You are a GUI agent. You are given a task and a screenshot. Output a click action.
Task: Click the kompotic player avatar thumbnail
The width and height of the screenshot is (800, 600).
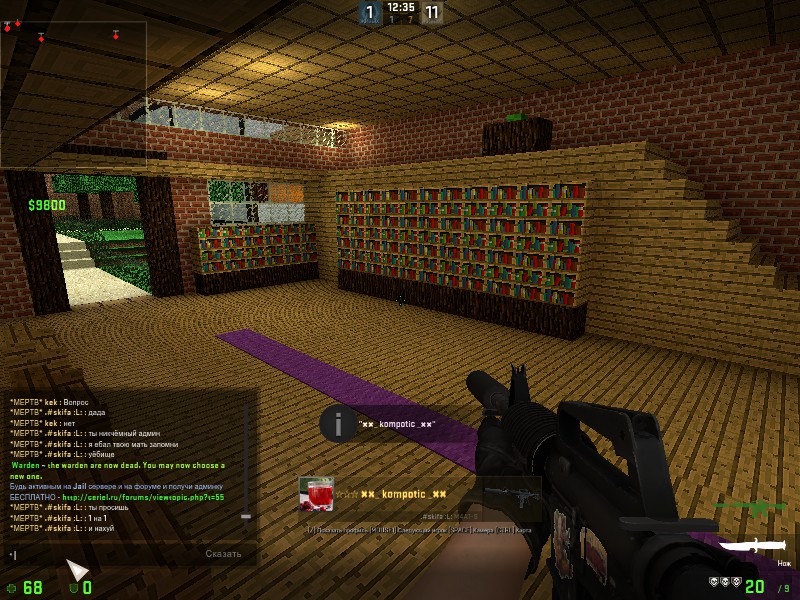pos(315,495)
